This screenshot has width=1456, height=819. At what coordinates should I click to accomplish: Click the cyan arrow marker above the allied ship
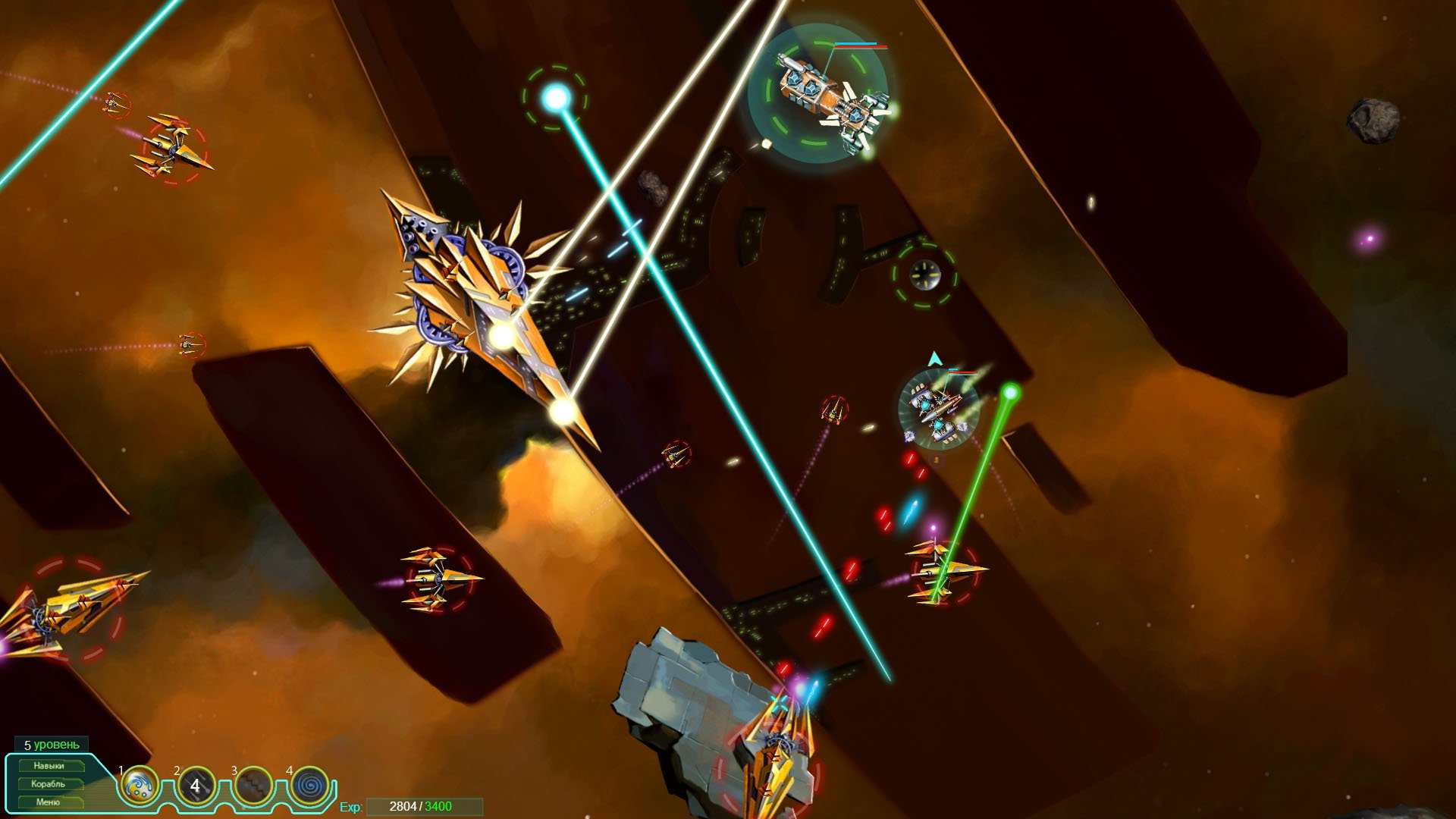[934, 357]
